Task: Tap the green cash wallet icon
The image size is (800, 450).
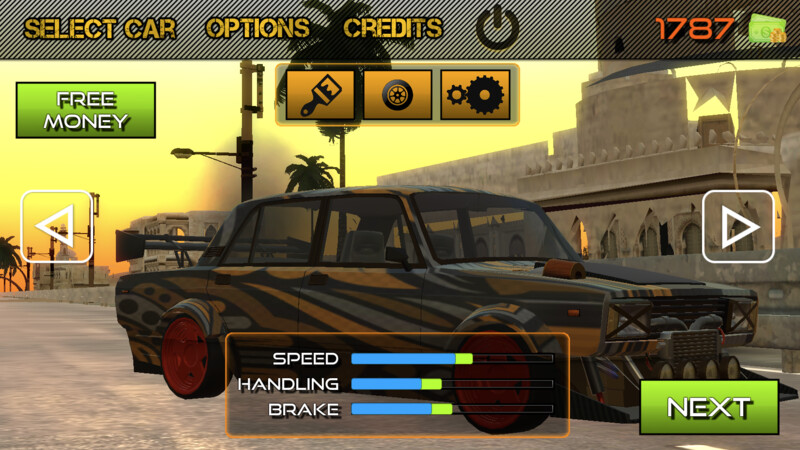Action: (x=767, y=29)
